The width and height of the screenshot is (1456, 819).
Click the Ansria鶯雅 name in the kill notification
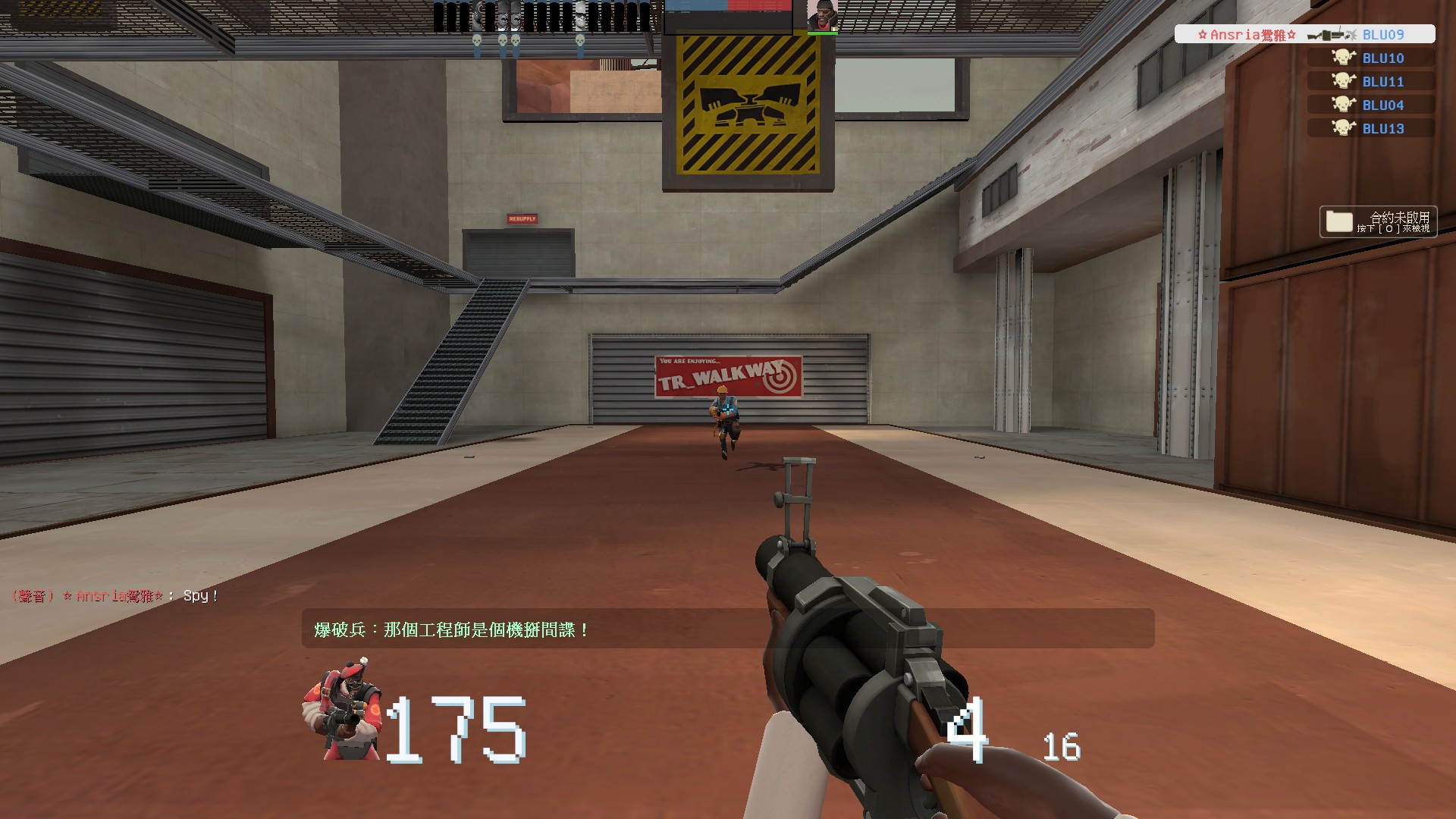click(1247, 35)
